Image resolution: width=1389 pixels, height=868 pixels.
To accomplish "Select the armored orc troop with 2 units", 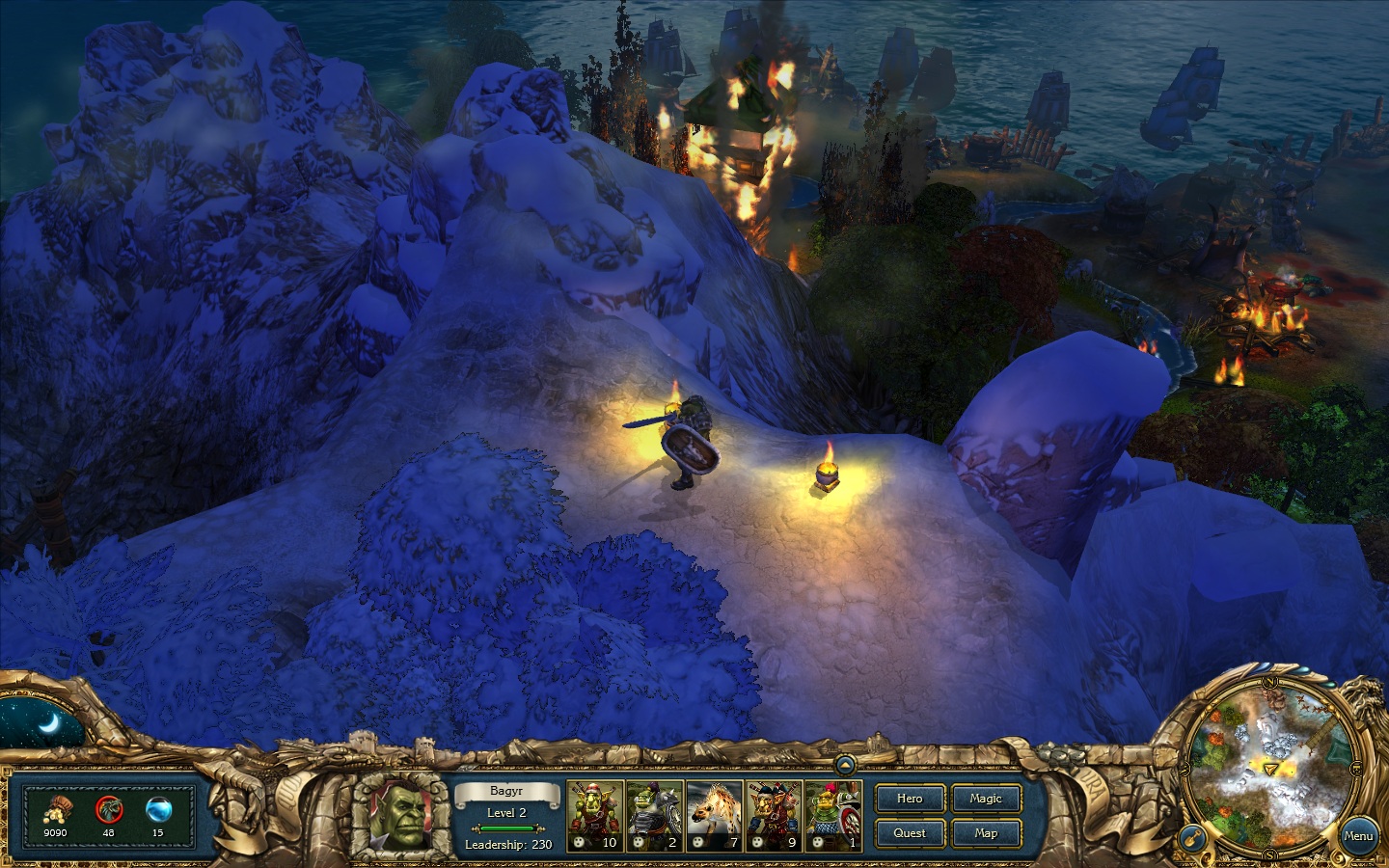I will coord(655,816).
